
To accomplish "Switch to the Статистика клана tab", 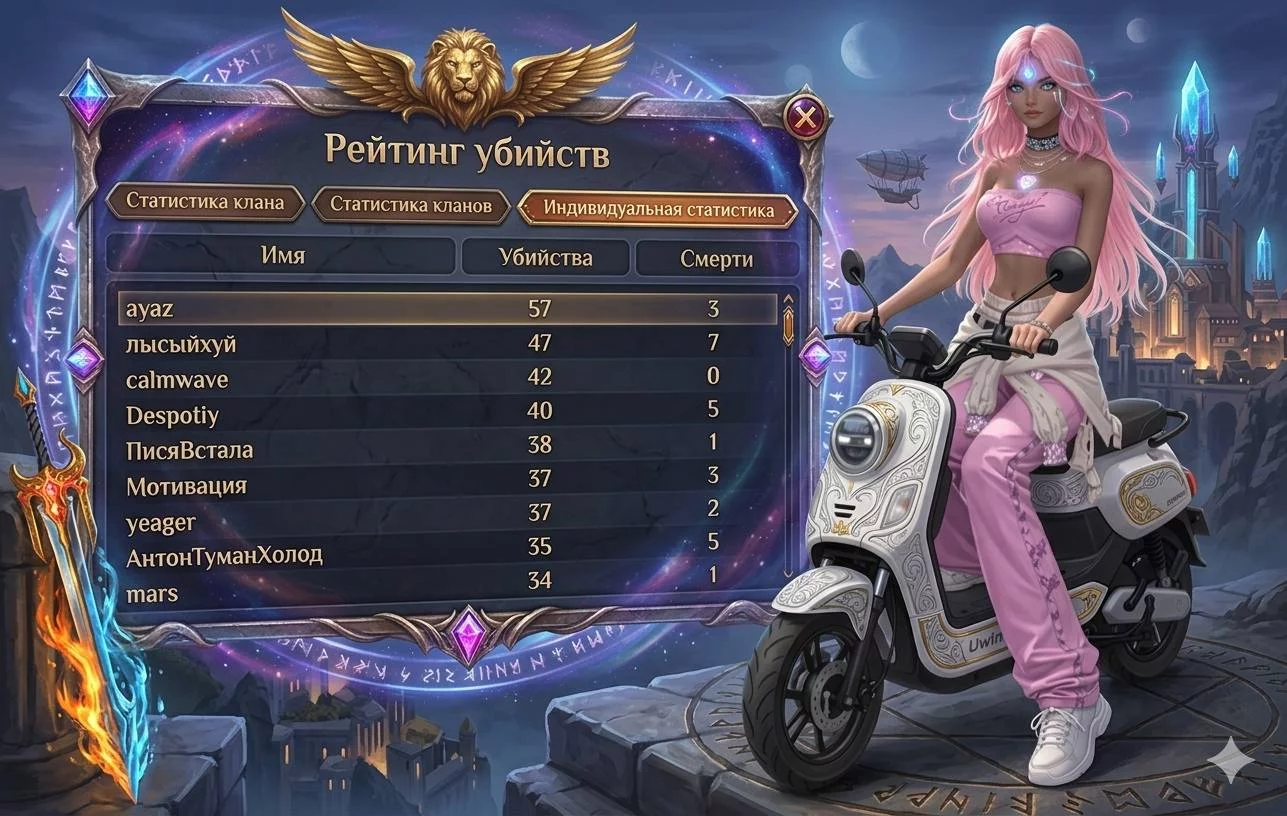I will [204, 202].
